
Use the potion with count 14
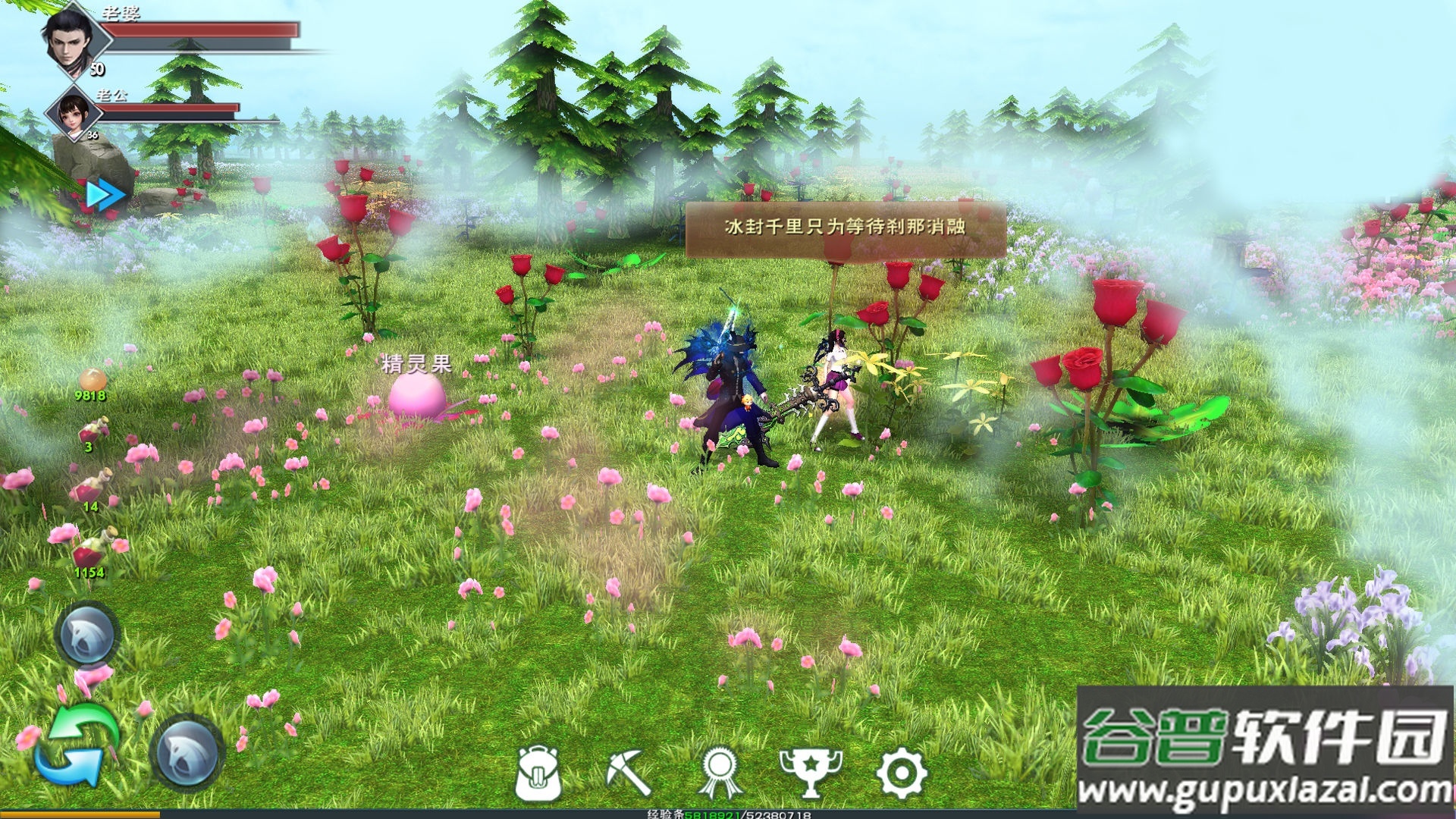93,487
